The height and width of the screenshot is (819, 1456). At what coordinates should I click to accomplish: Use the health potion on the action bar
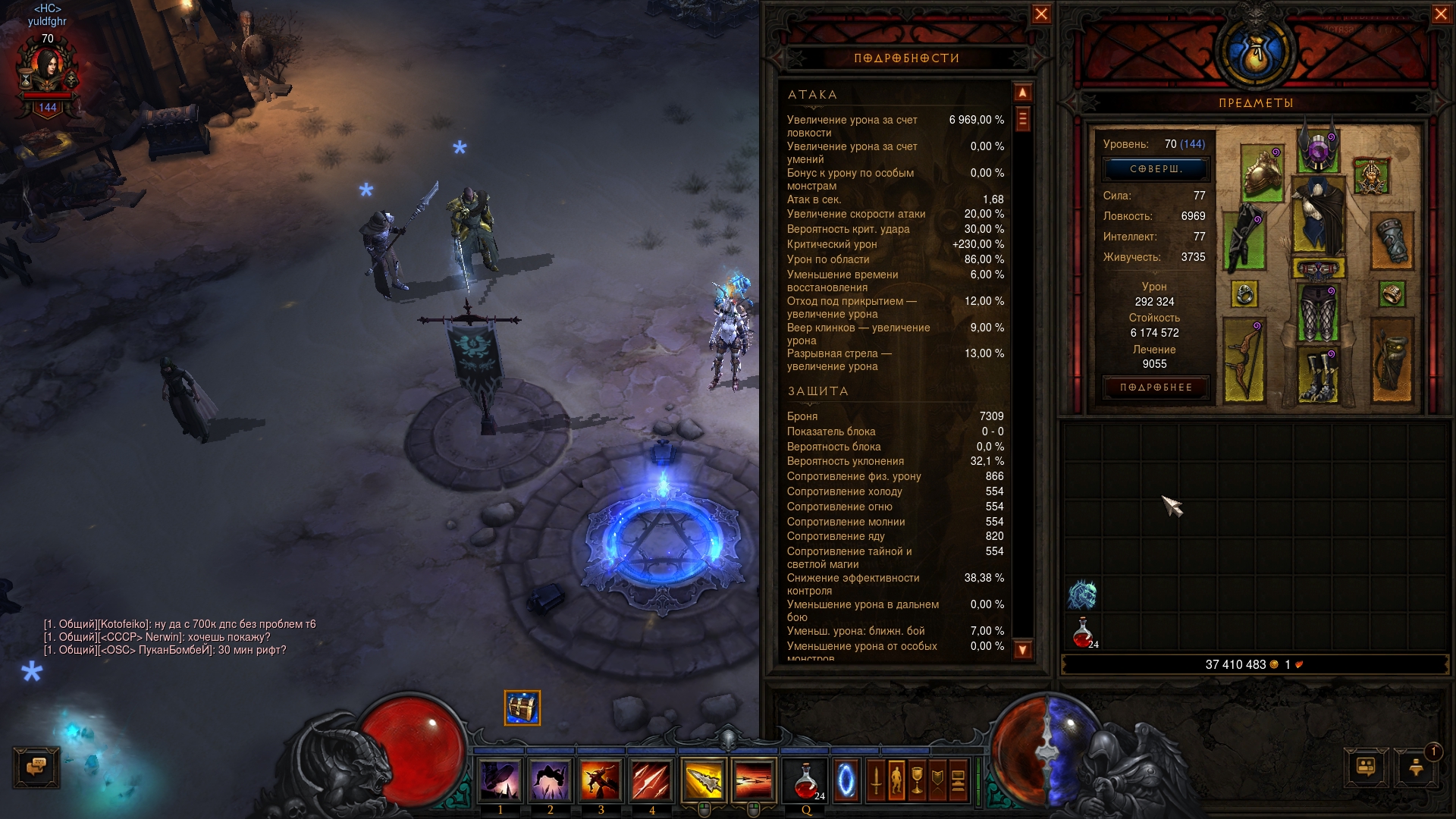click(806, 780)
